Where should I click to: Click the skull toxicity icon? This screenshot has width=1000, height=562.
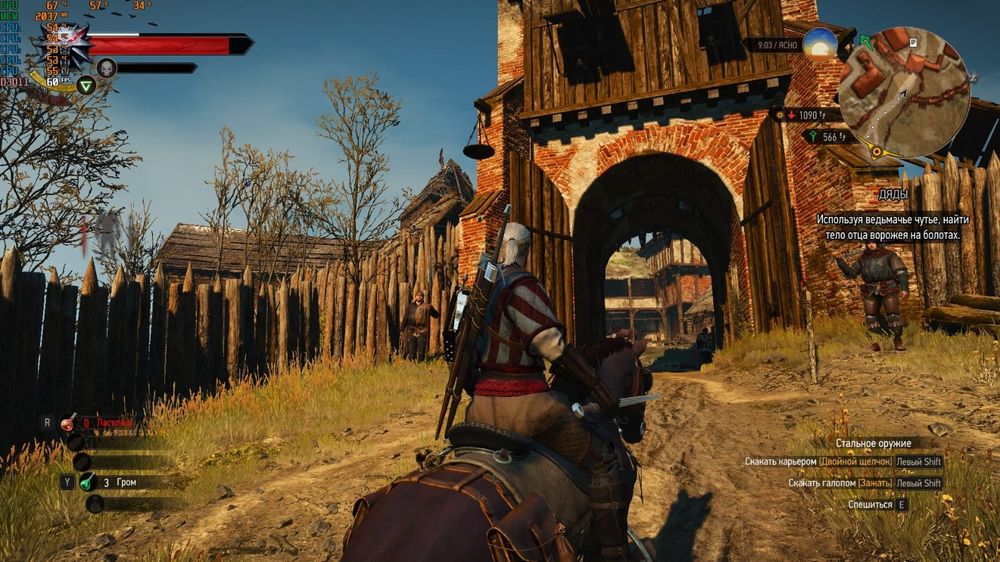pos(106,68)
